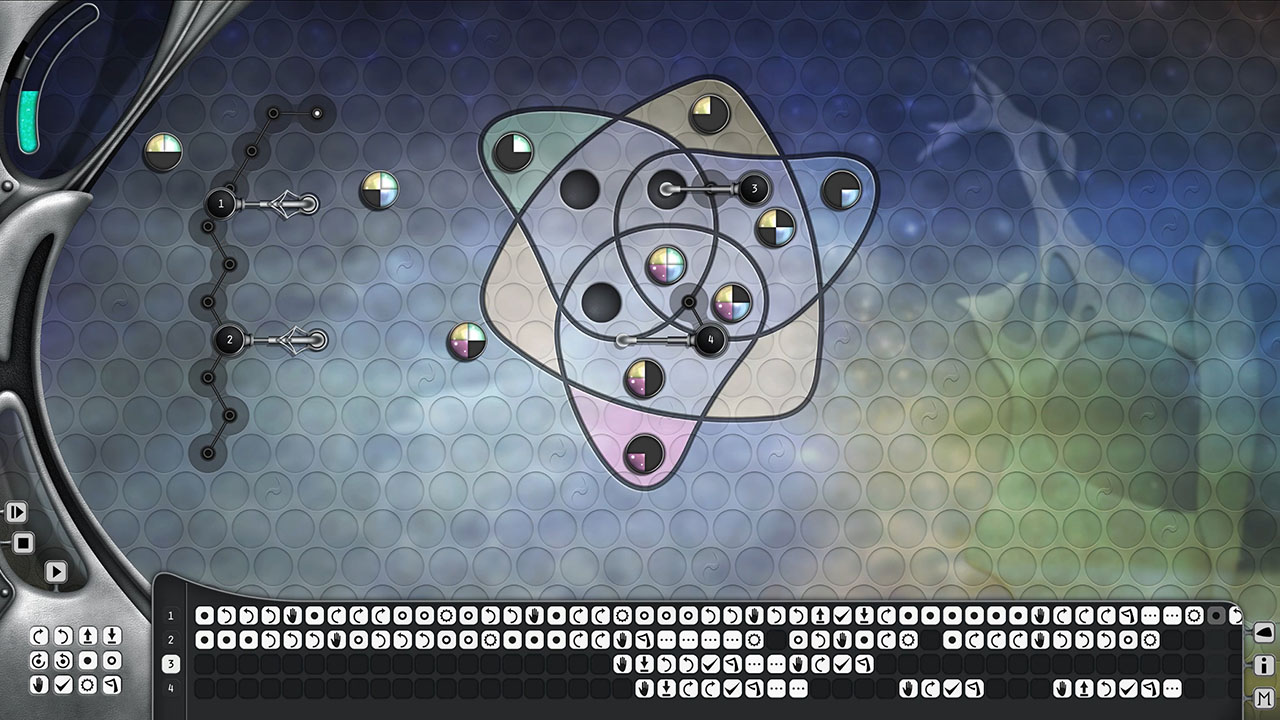Viewport: 1280px width, 720px height.
Task: Select the gear instruction from the palette
Action: (89, 684)
